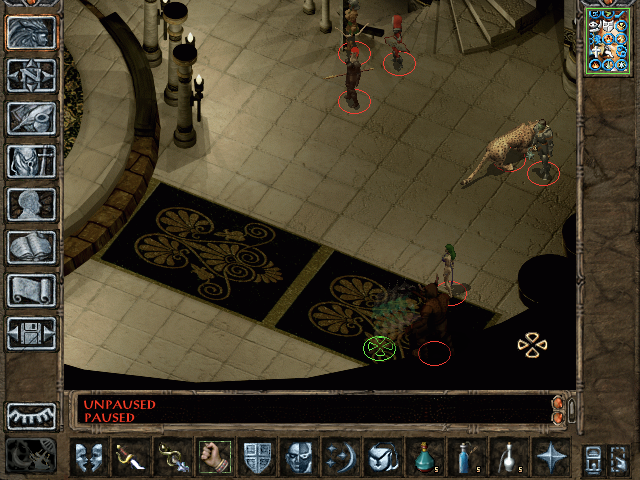Choose the bare fist attack slot
The height and width of the screenshot is (480, 640).
click(x=214, y=458)
